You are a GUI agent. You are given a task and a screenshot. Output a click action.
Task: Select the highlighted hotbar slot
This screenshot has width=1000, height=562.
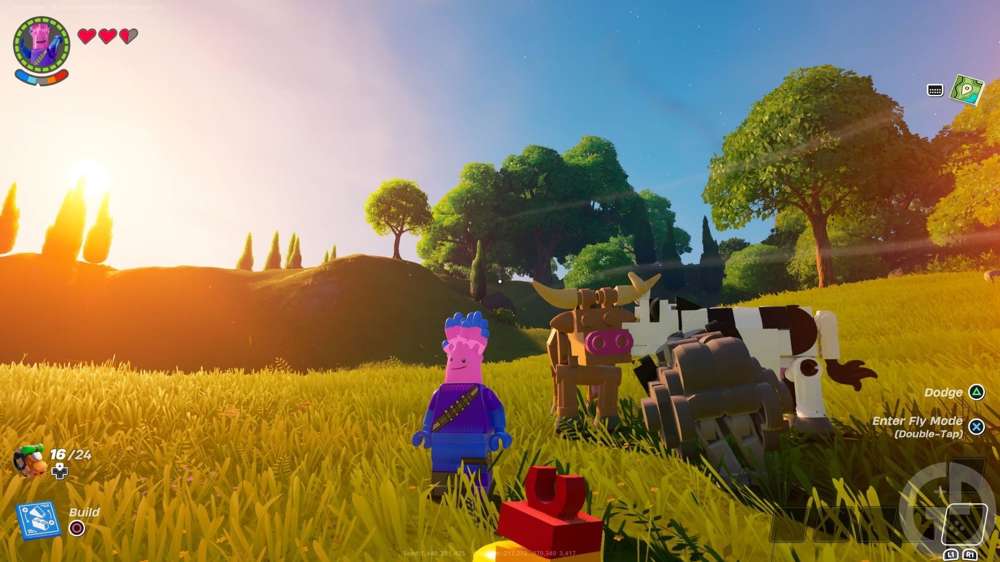pos(964,522)
